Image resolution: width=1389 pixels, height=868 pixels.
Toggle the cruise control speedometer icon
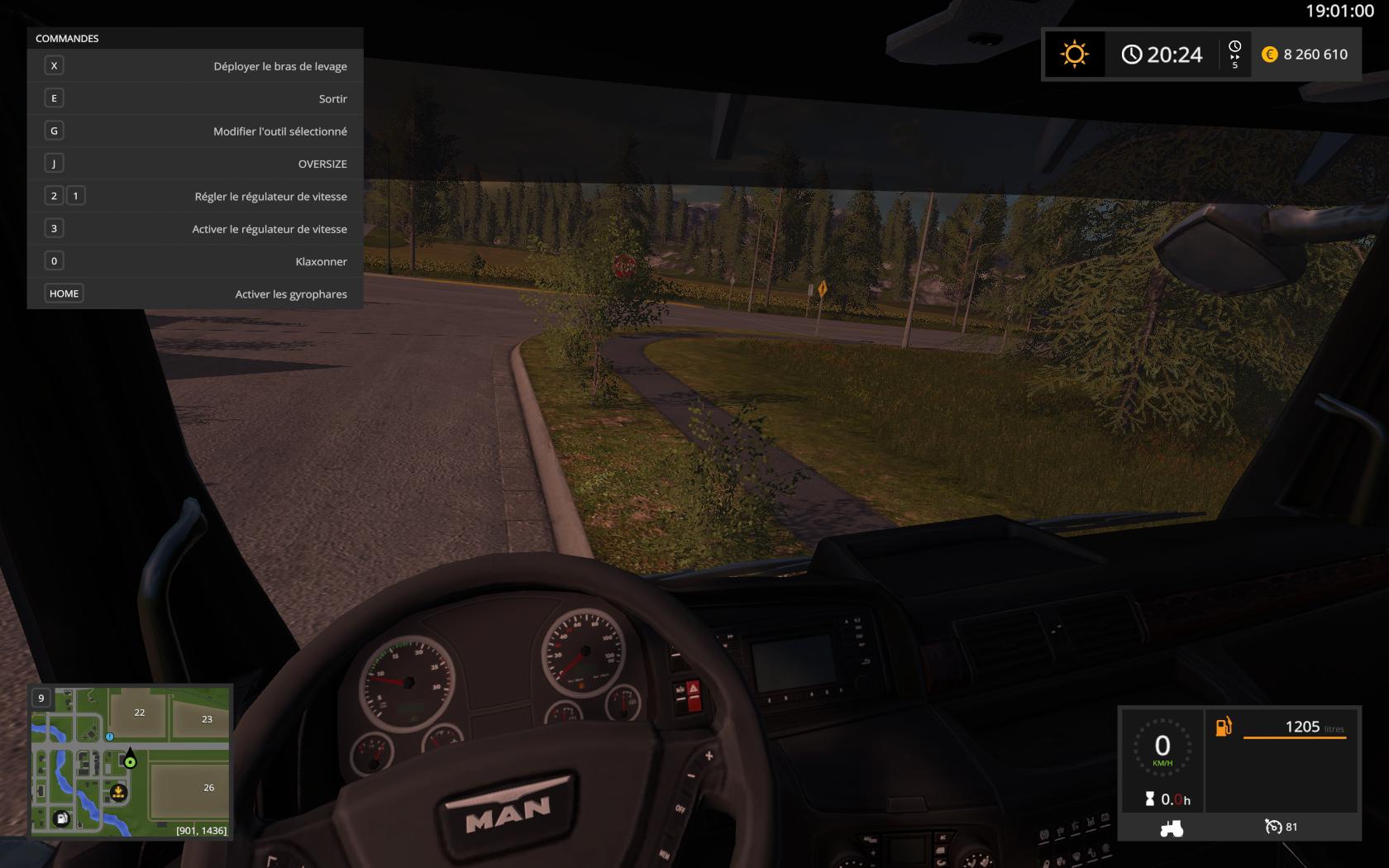[x=1273, y=827]
